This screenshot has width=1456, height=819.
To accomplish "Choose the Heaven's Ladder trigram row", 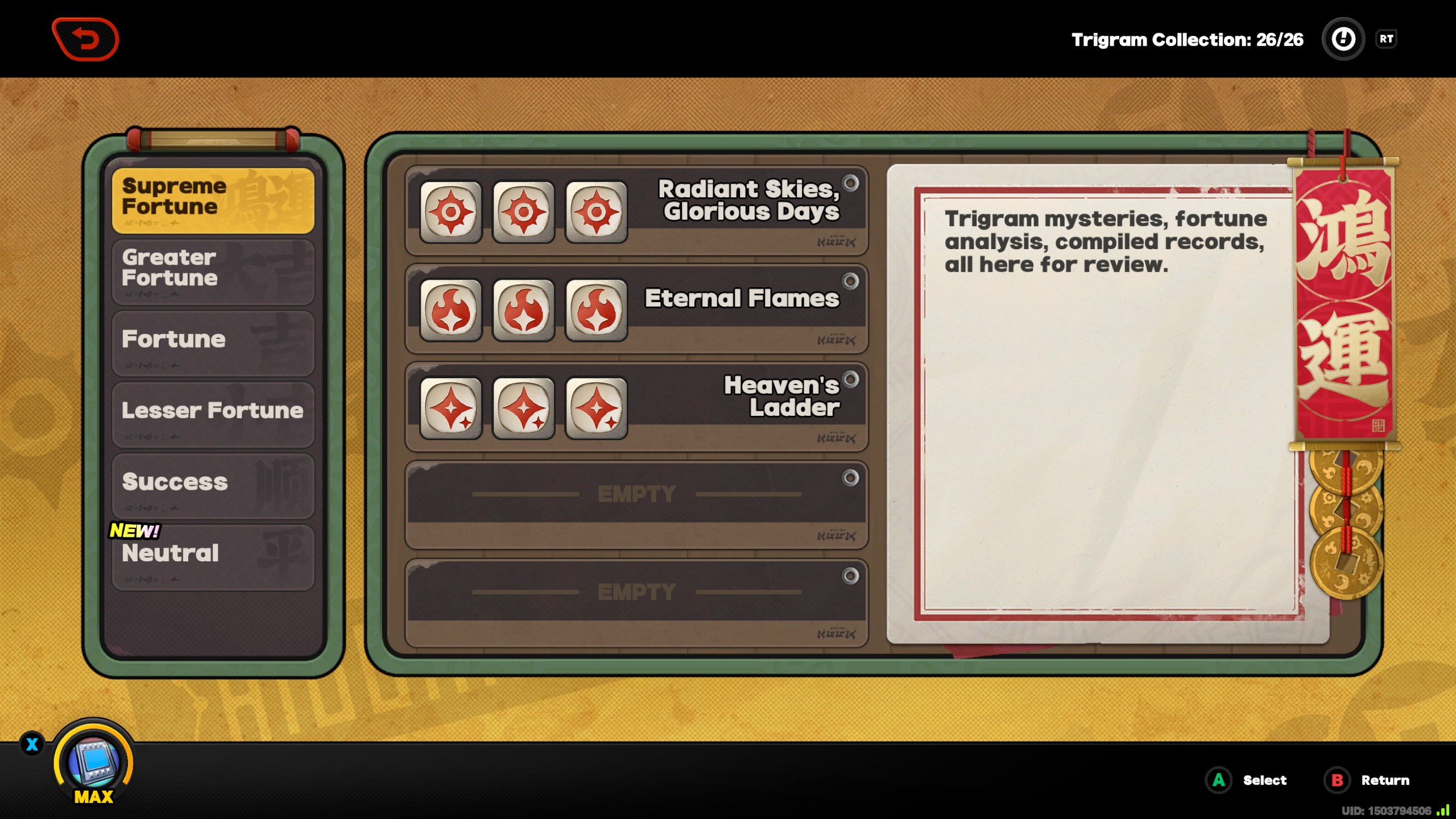I will (x=636, y=406).
